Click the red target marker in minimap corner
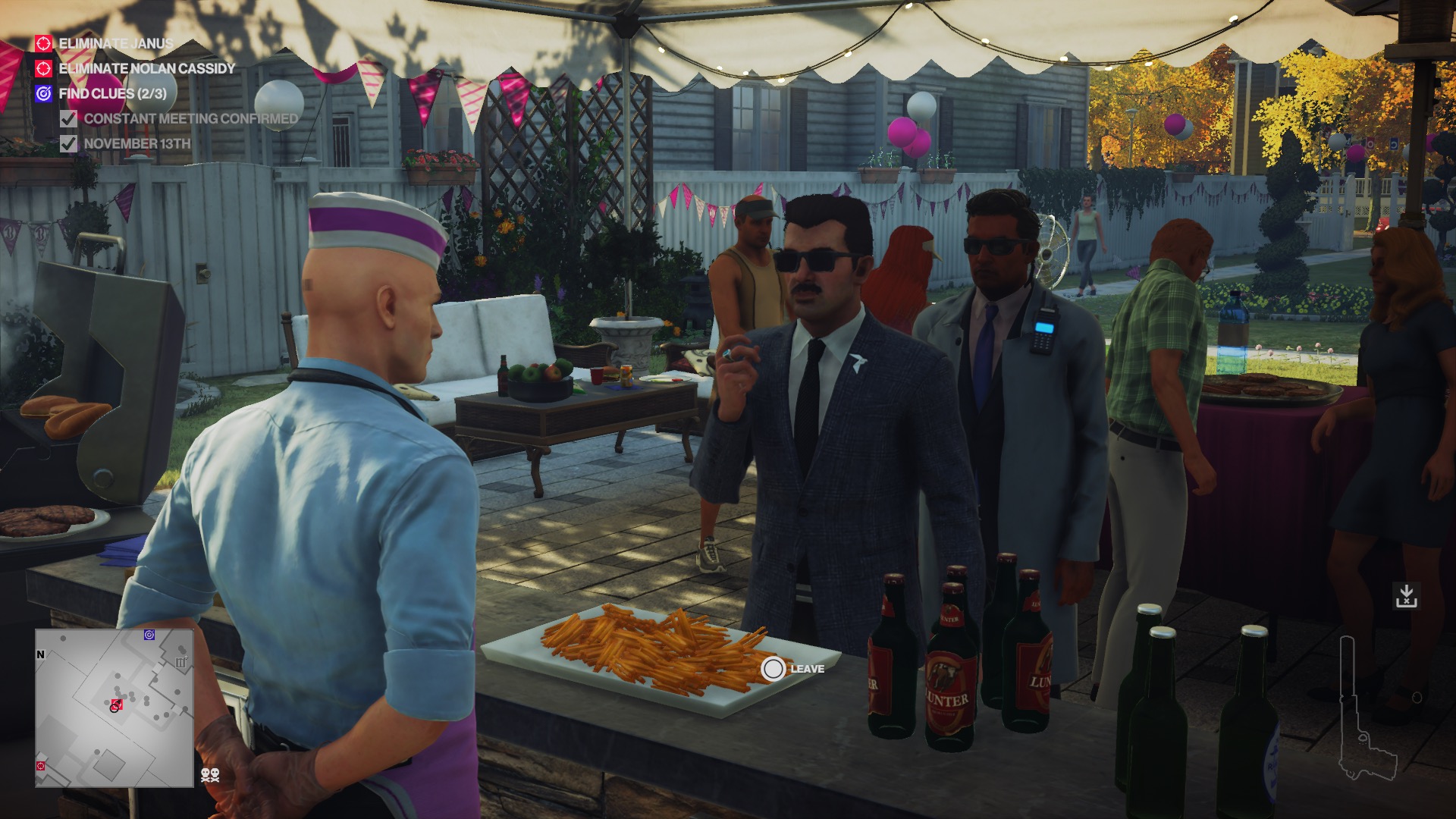 pyautogui.click(x=40, y=766)
